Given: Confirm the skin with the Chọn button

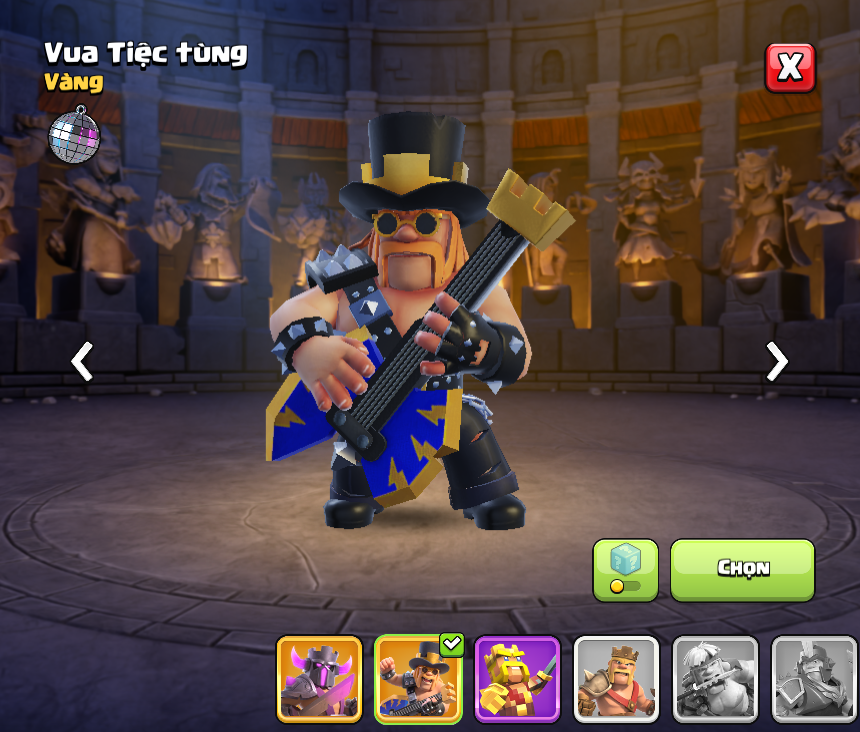Looking at the screenshot, I should 742,570.
